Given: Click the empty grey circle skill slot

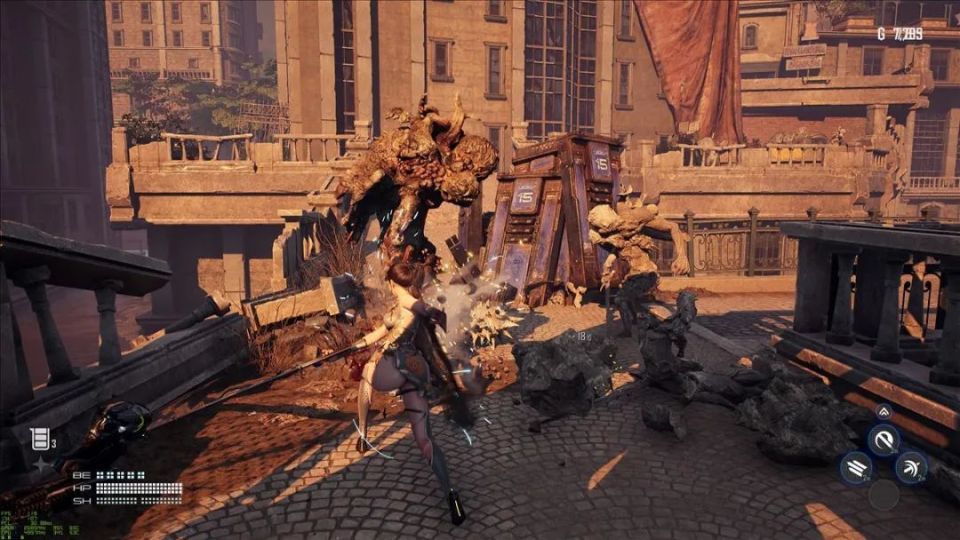Looking at the screenshot, I should (x=883, y=494).
